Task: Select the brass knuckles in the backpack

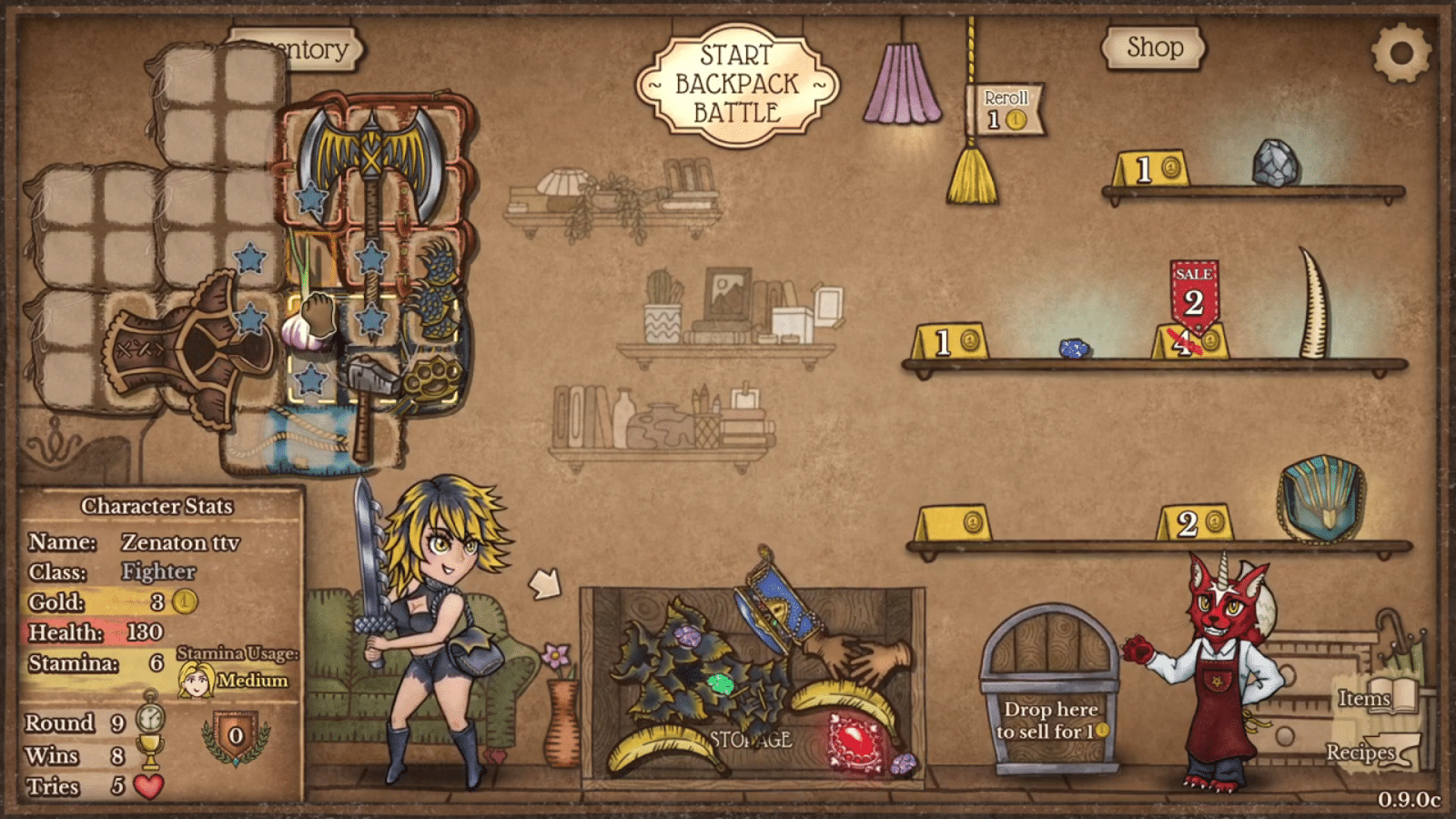Action: tap(430, 382)
